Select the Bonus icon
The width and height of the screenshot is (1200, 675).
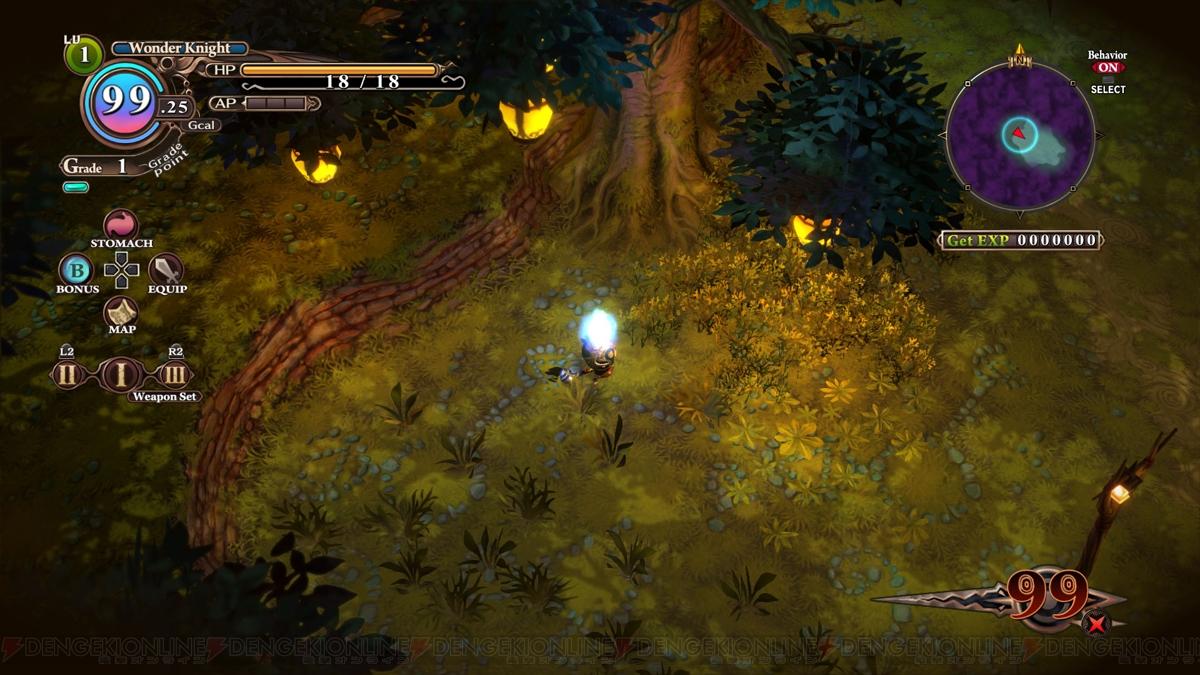pyautogui.click(x=75, y=269)
